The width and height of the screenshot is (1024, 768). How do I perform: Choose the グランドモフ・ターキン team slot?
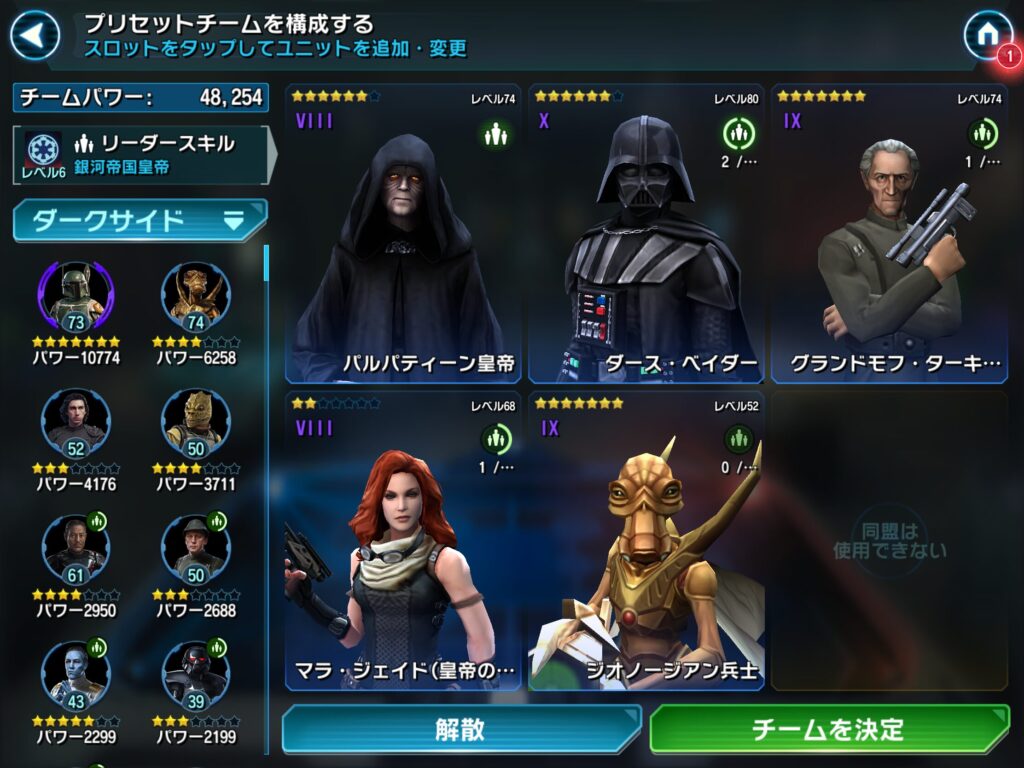click(x=890, y=234)
